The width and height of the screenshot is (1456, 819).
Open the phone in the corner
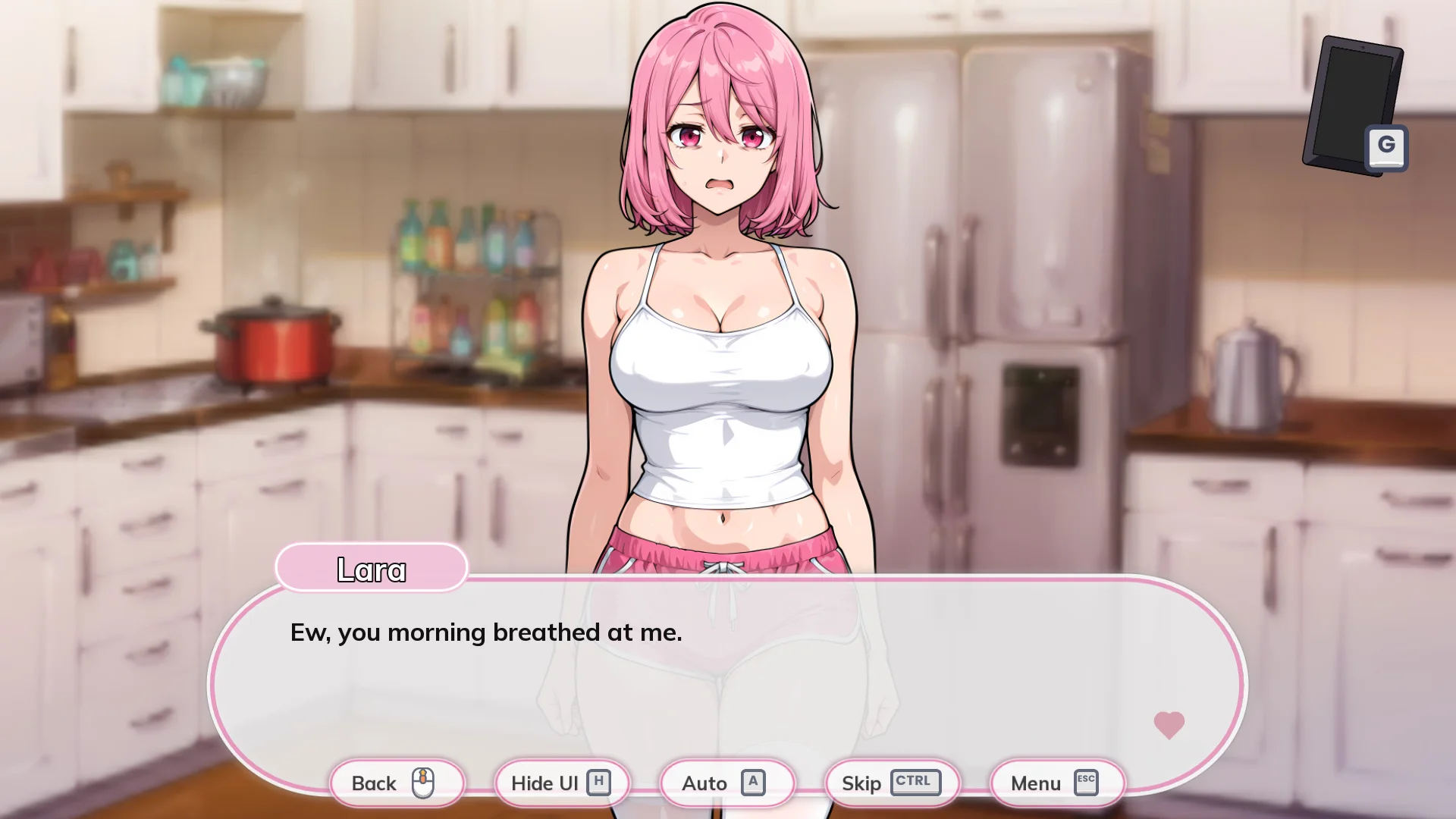click(1353, 105)
